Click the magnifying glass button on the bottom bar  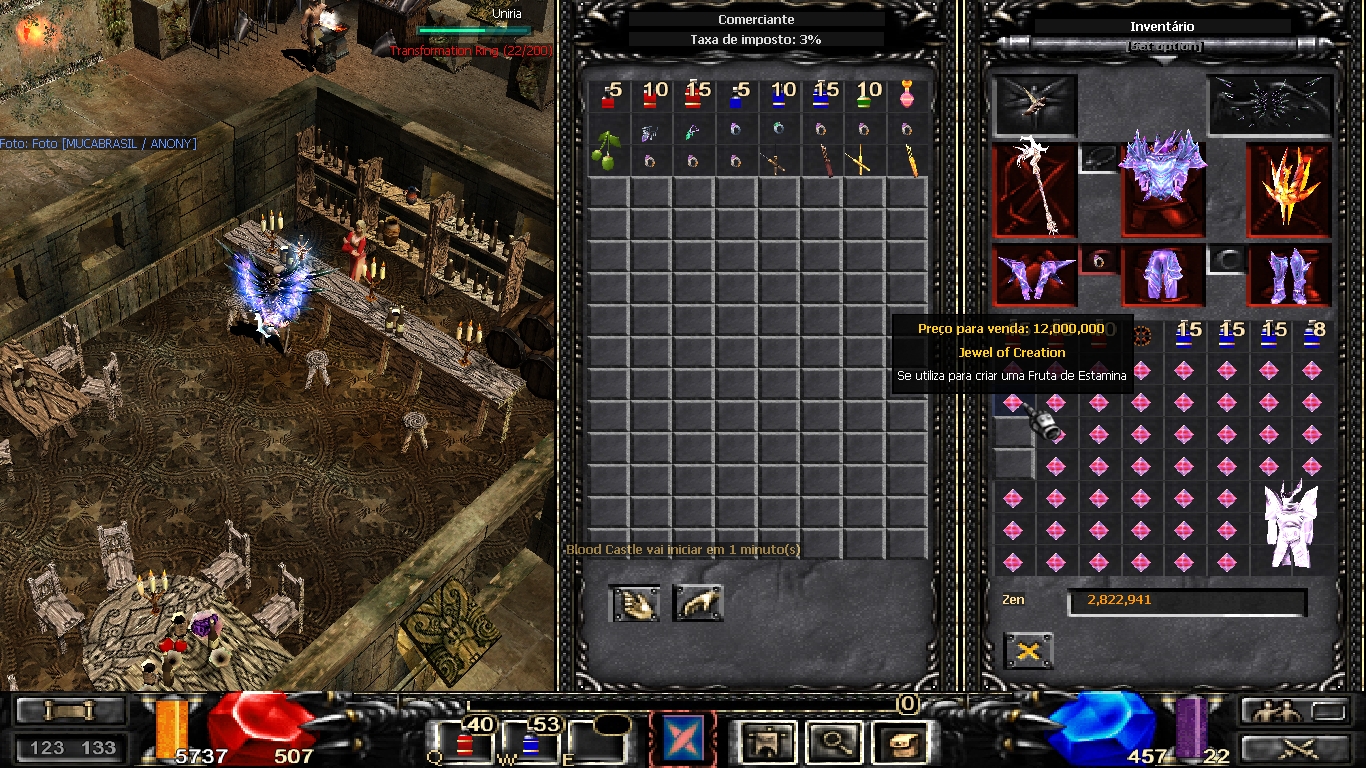[x=834, y=742]
